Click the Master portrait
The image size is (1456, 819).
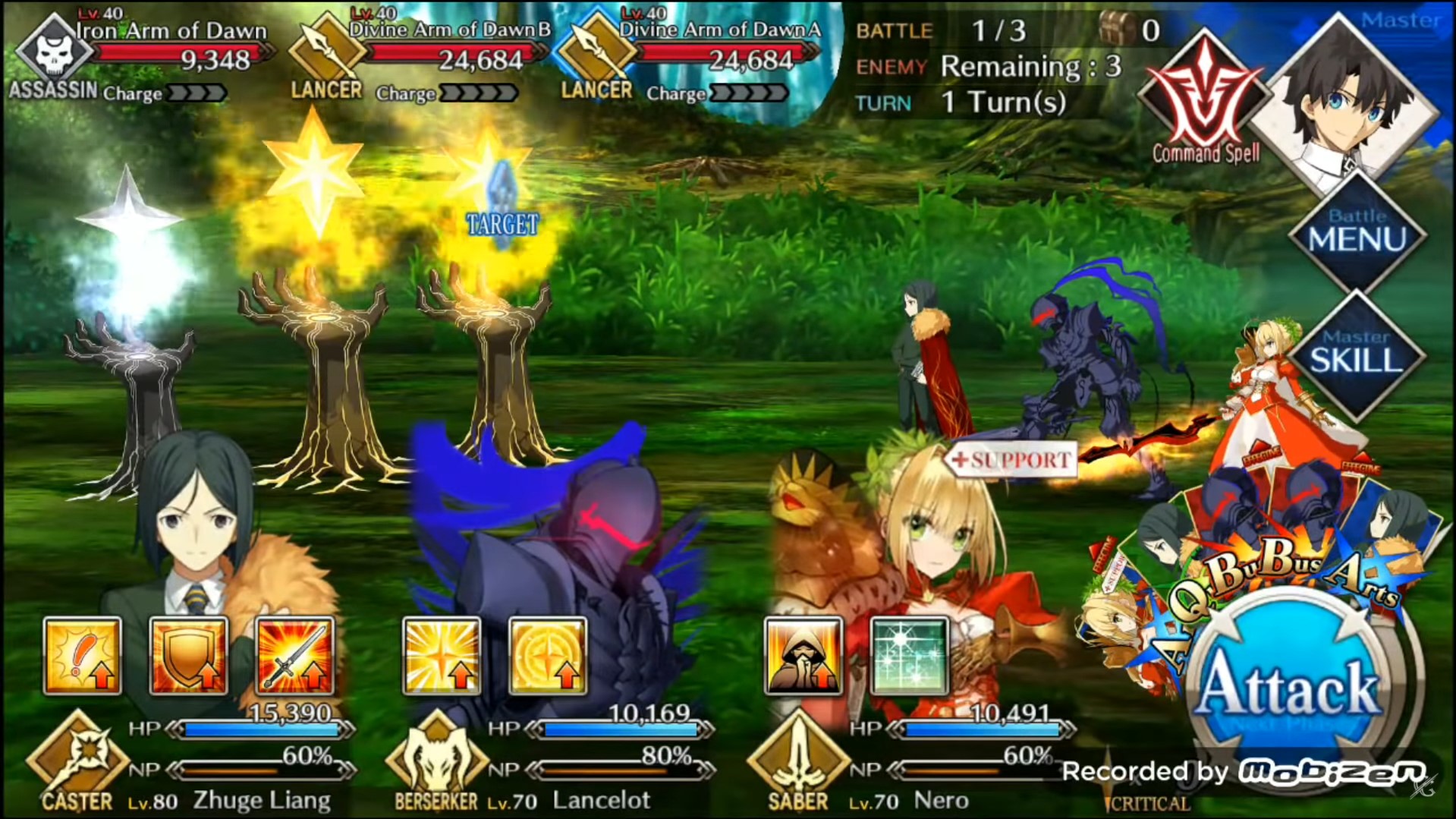pyautogui.click(x=1343, y=99)
